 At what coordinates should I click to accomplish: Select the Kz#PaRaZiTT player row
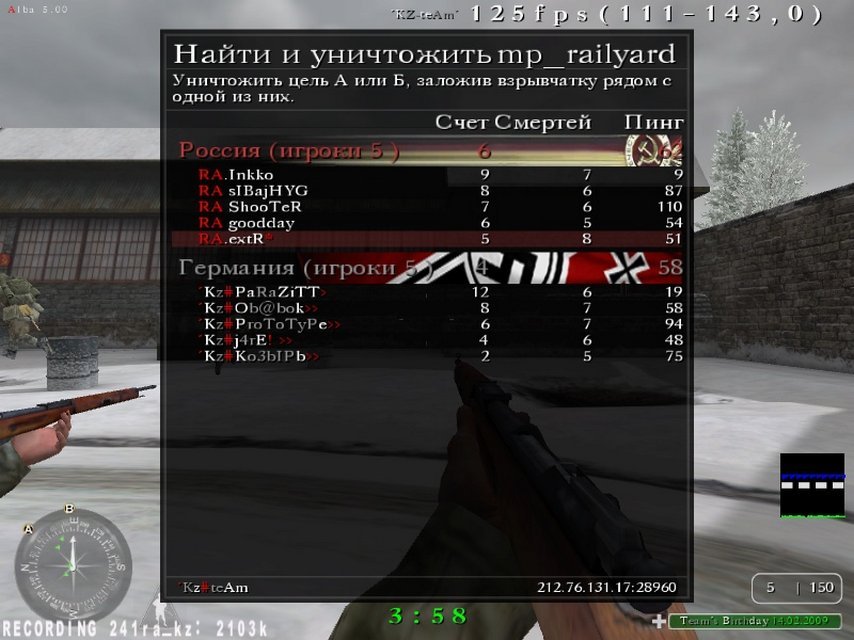[x=430, y=293]
